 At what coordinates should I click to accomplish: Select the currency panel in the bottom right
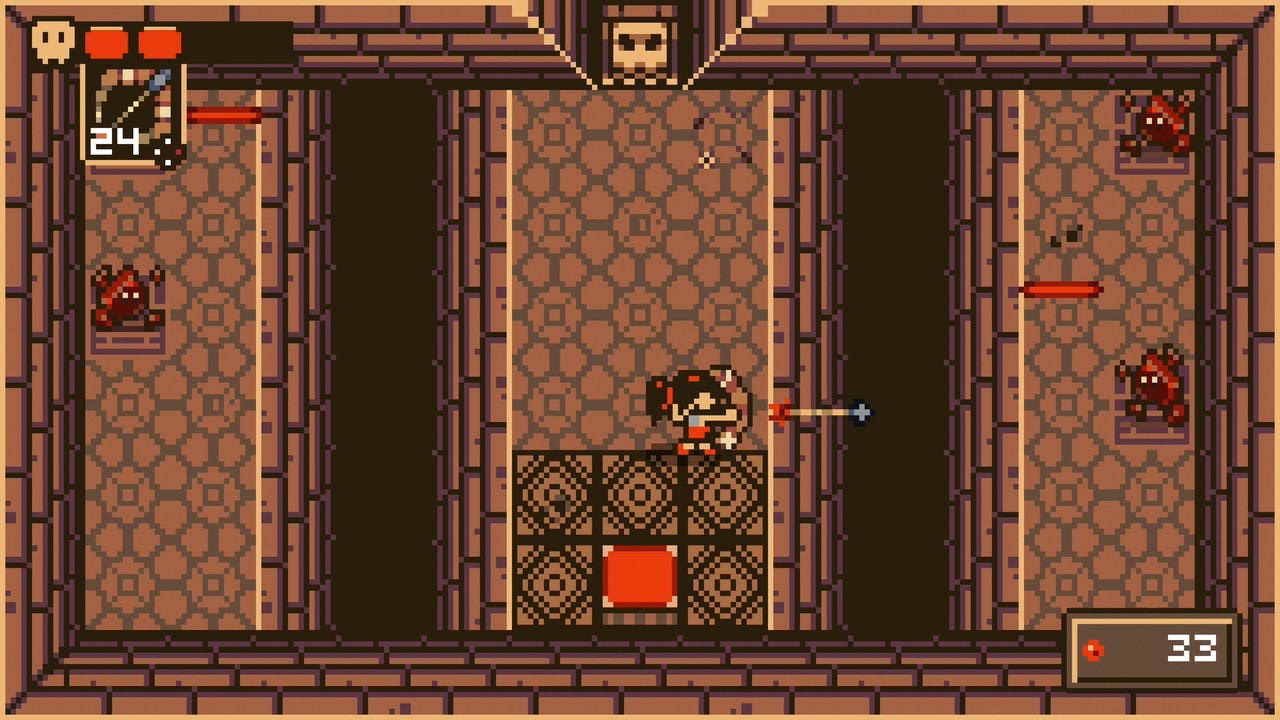point(1150,648)
